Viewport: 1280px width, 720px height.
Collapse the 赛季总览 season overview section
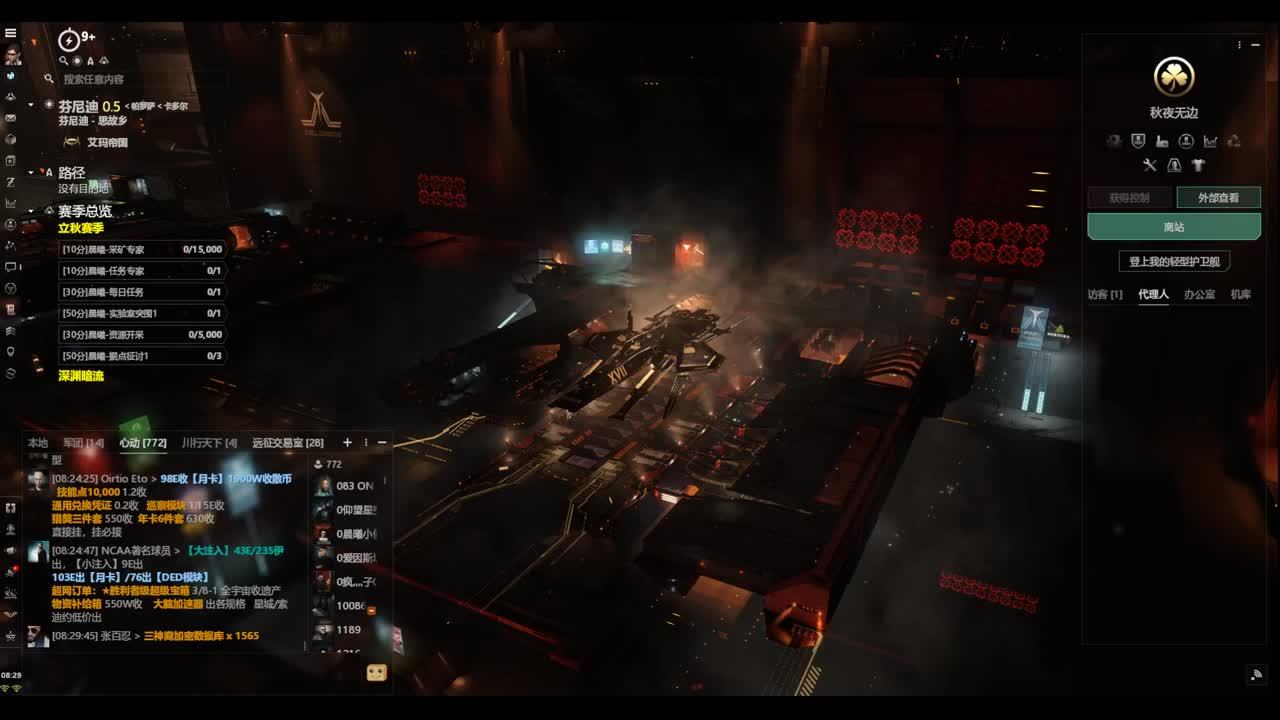31,211
